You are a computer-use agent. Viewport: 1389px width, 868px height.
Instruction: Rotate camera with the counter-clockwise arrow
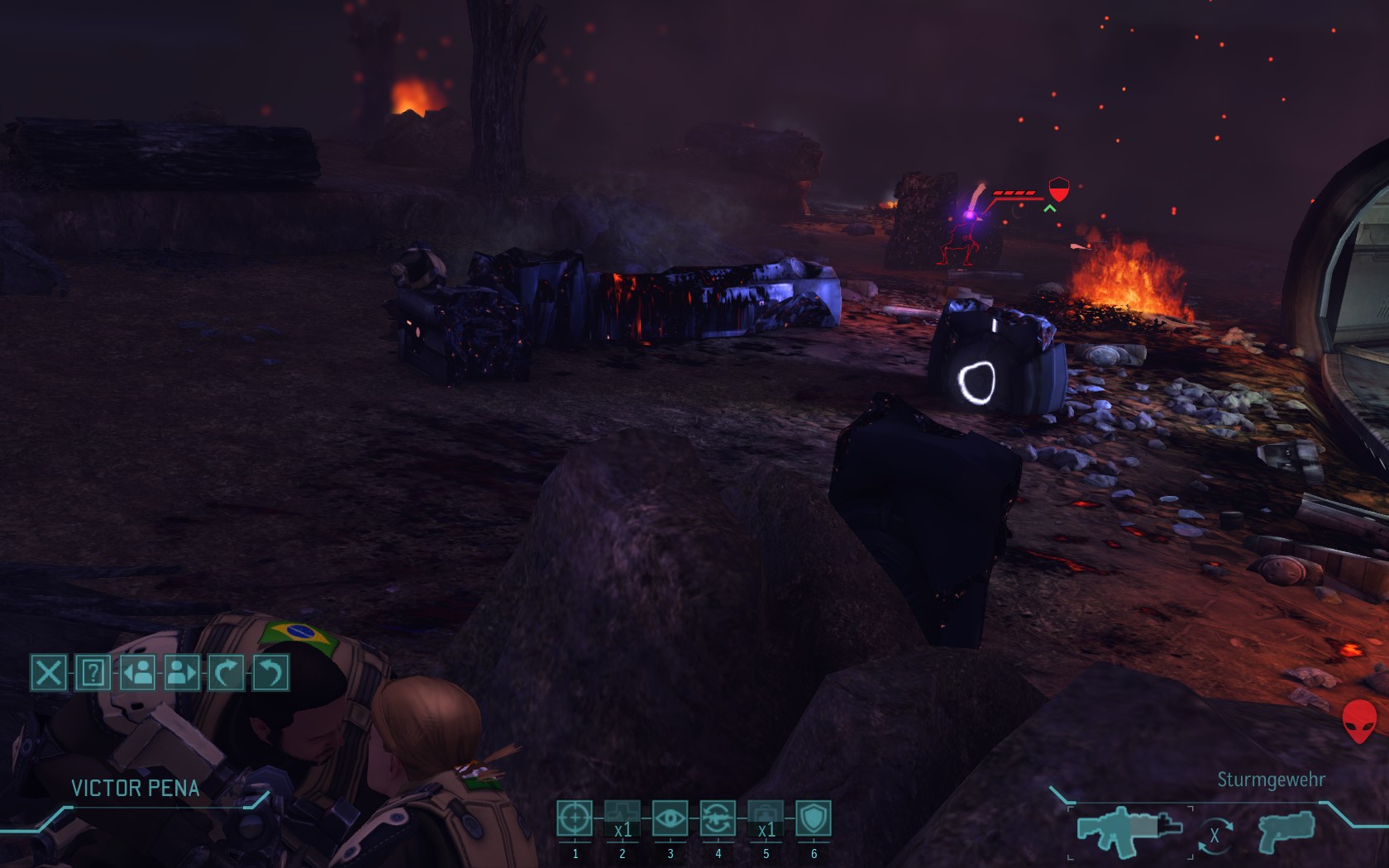[x=271, y=672]
